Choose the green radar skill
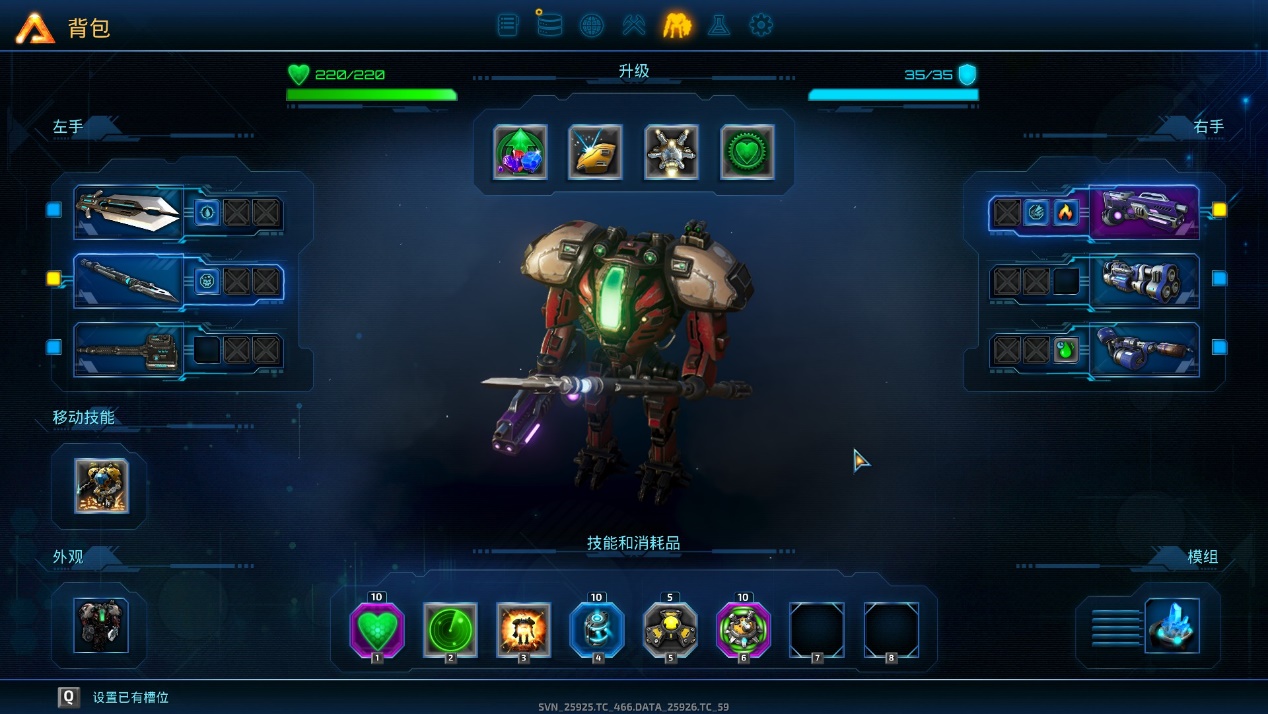Viewport: 1268px width, 714px height. pos(450,630)
